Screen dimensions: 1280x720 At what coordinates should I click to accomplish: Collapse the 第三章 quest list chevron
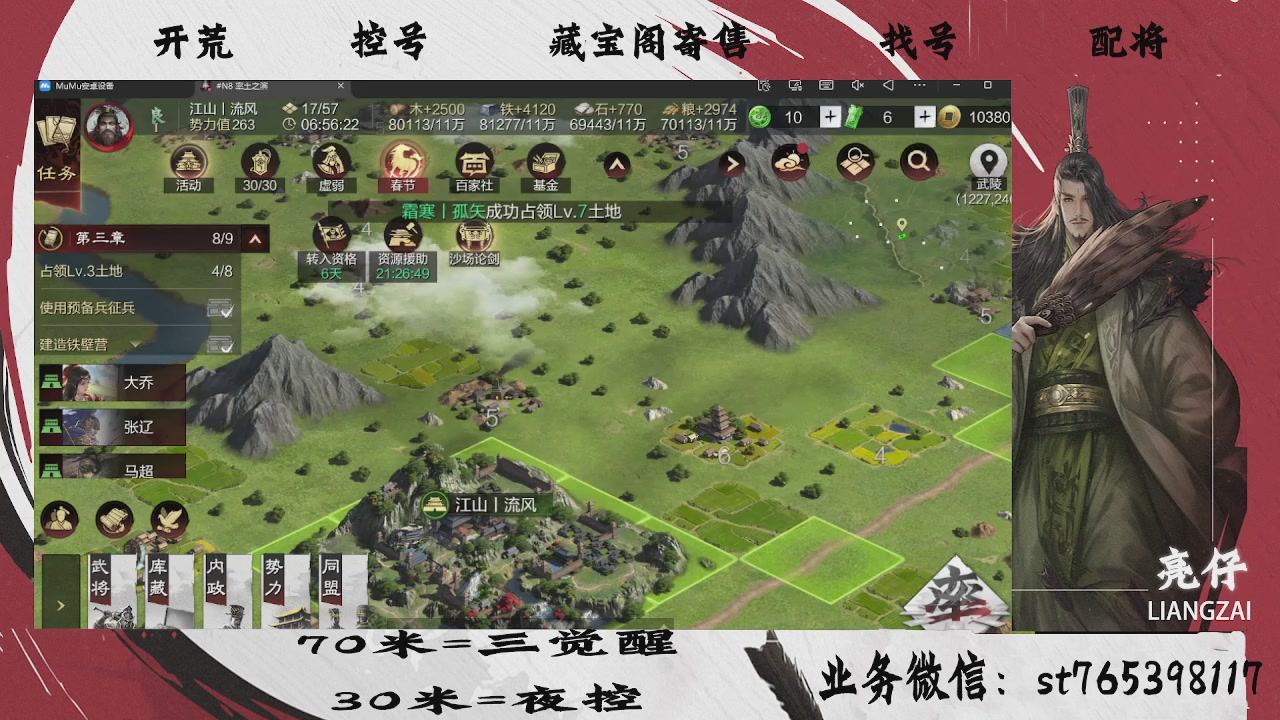[x=253, y=239]
